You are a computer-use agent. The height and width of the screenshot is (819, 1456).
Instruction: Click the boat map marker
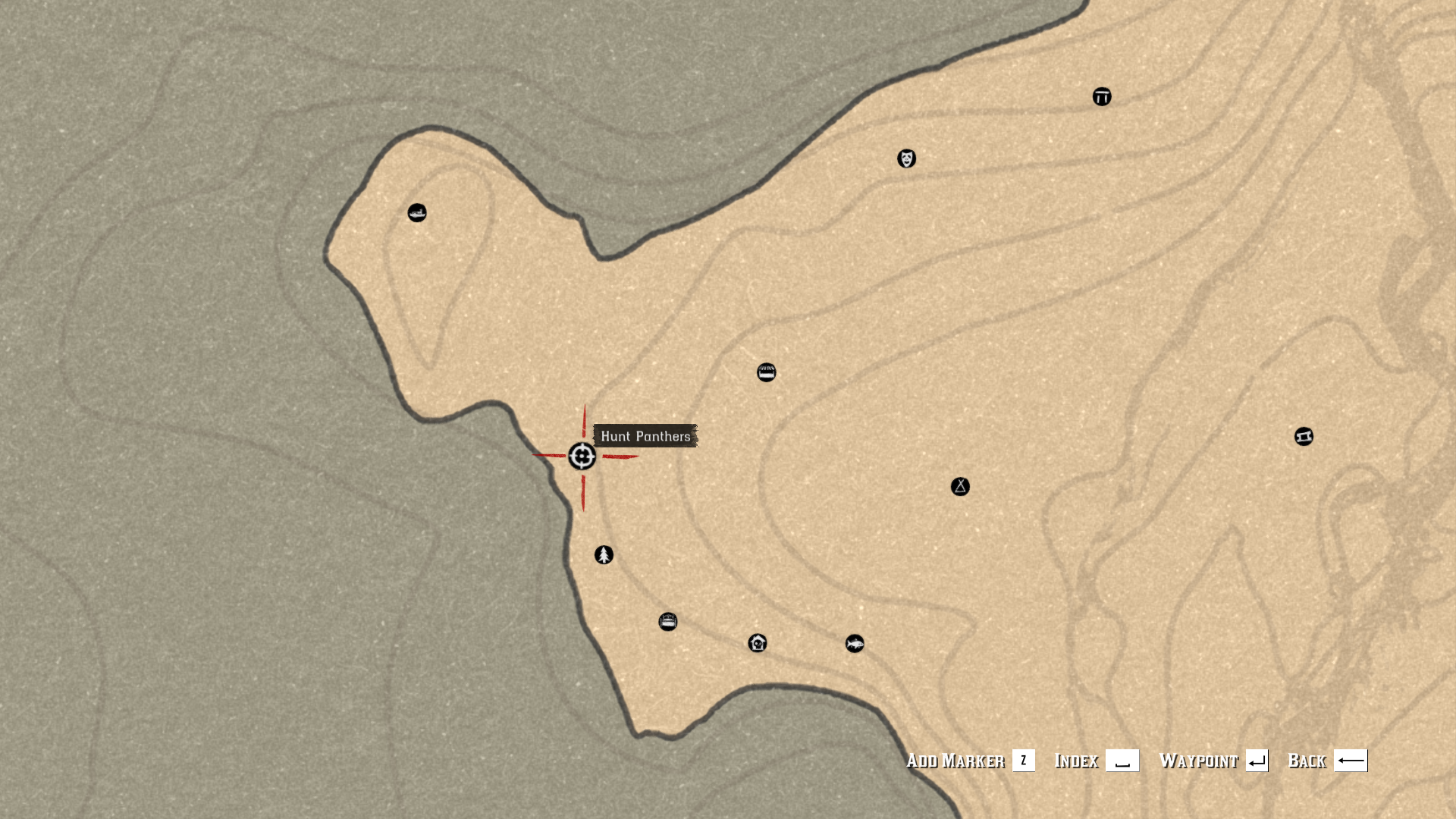pos(417,213)
